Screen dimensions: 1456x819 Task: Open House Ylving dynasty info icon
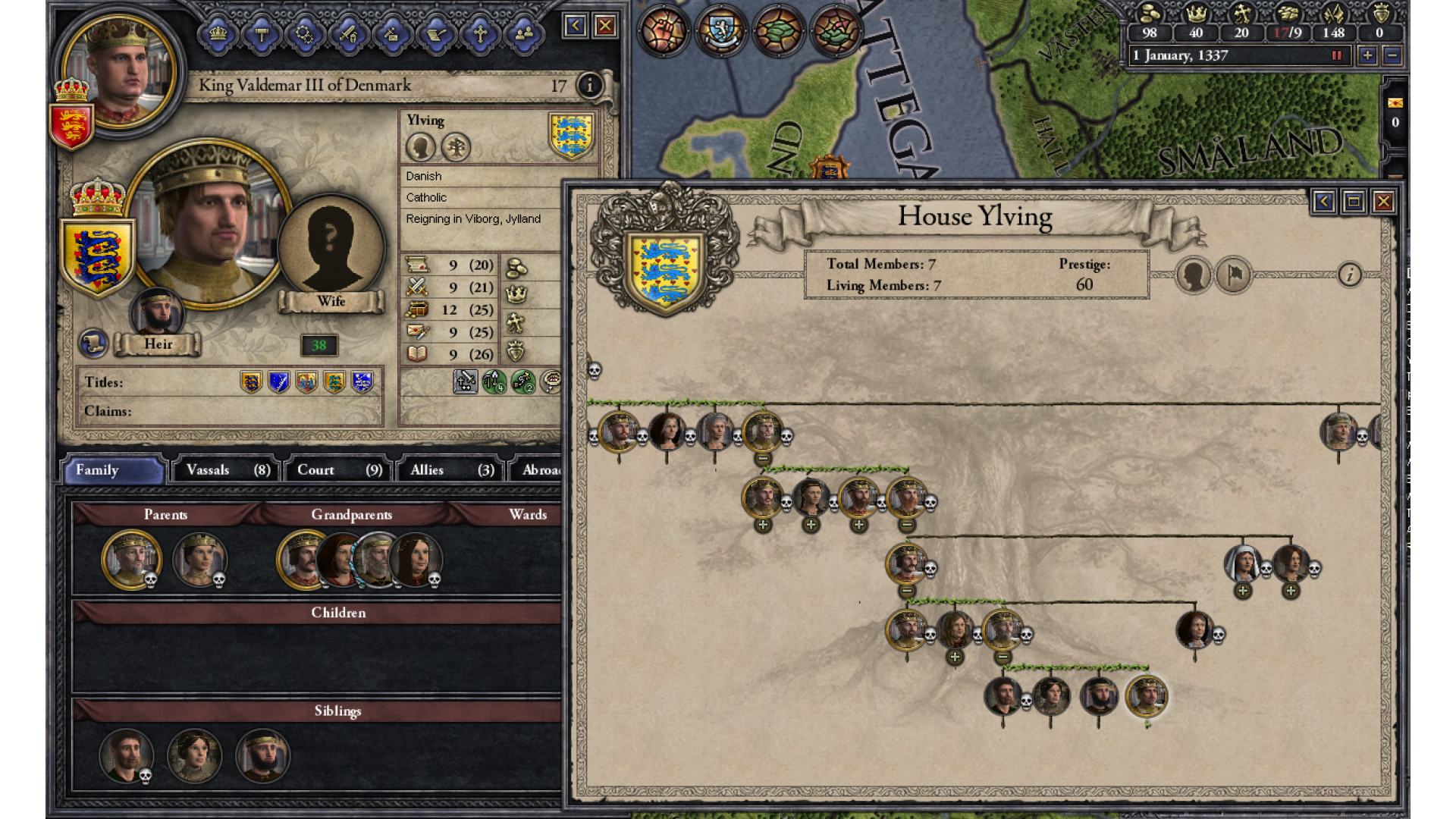(1349, 275)
